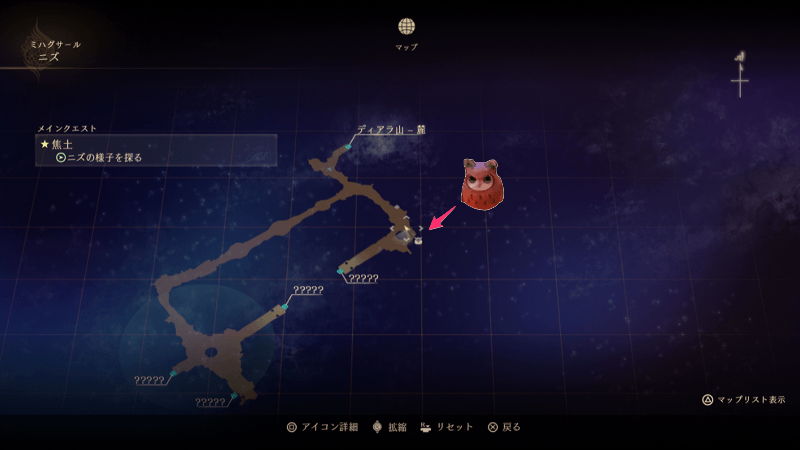Click the small owl marker on the map

pos(417,240)
